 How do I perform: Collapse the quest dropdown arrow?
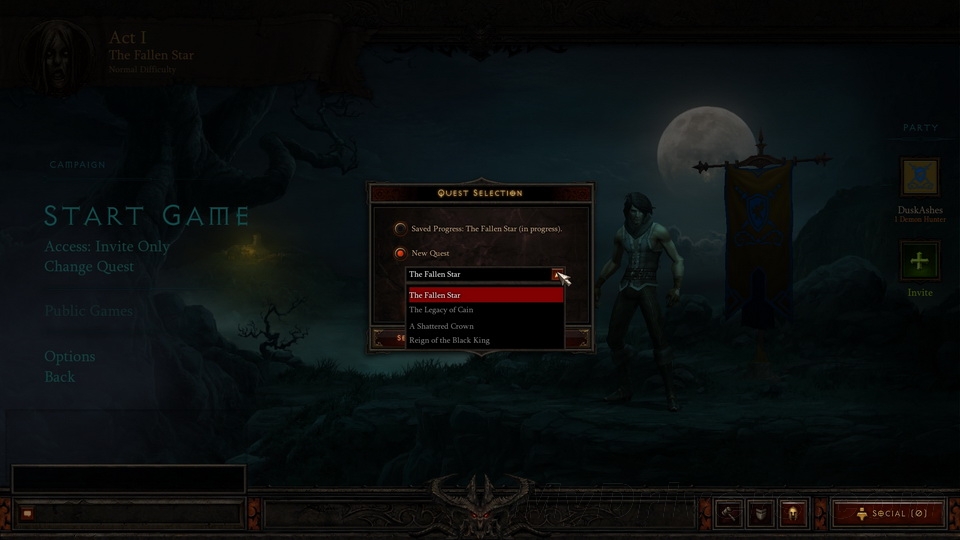coord(558,274)
